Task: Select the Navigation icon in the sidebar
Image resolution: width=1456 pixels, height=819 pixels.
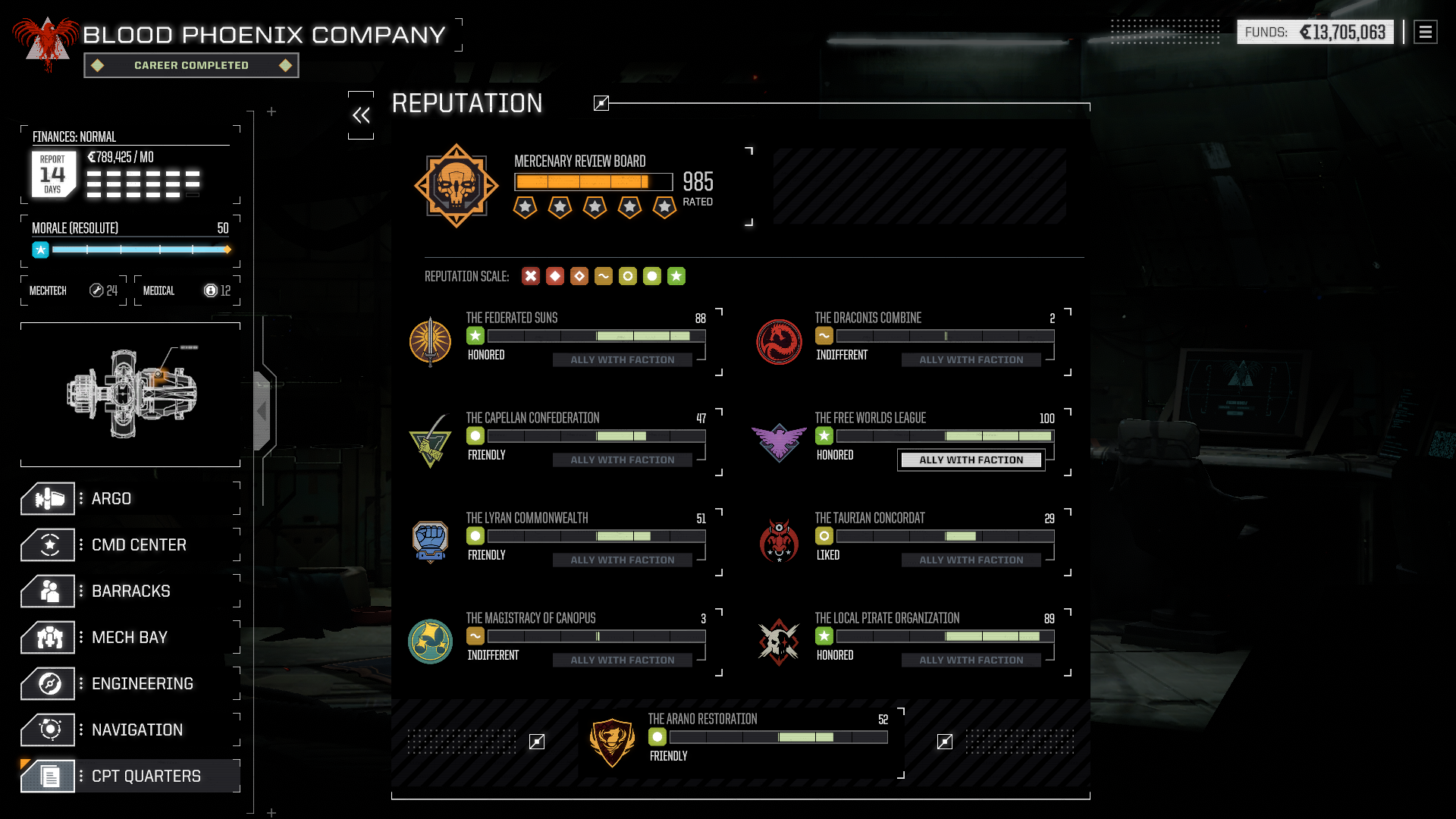Action: [48, 730]
